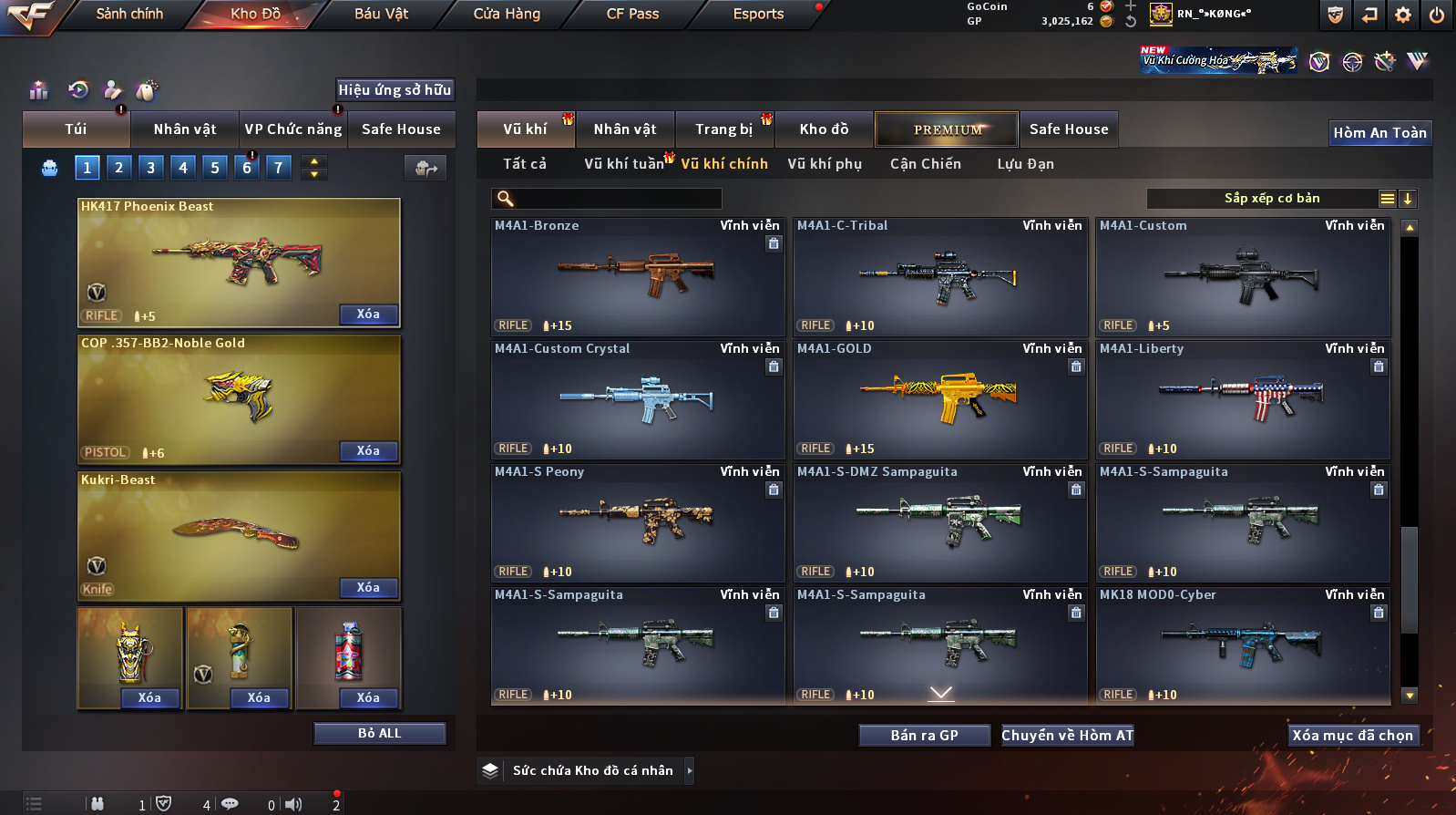Choose the M4A1-GOLD rifle
Viewport: 1456px width, 815px height.
coord(940,399)
